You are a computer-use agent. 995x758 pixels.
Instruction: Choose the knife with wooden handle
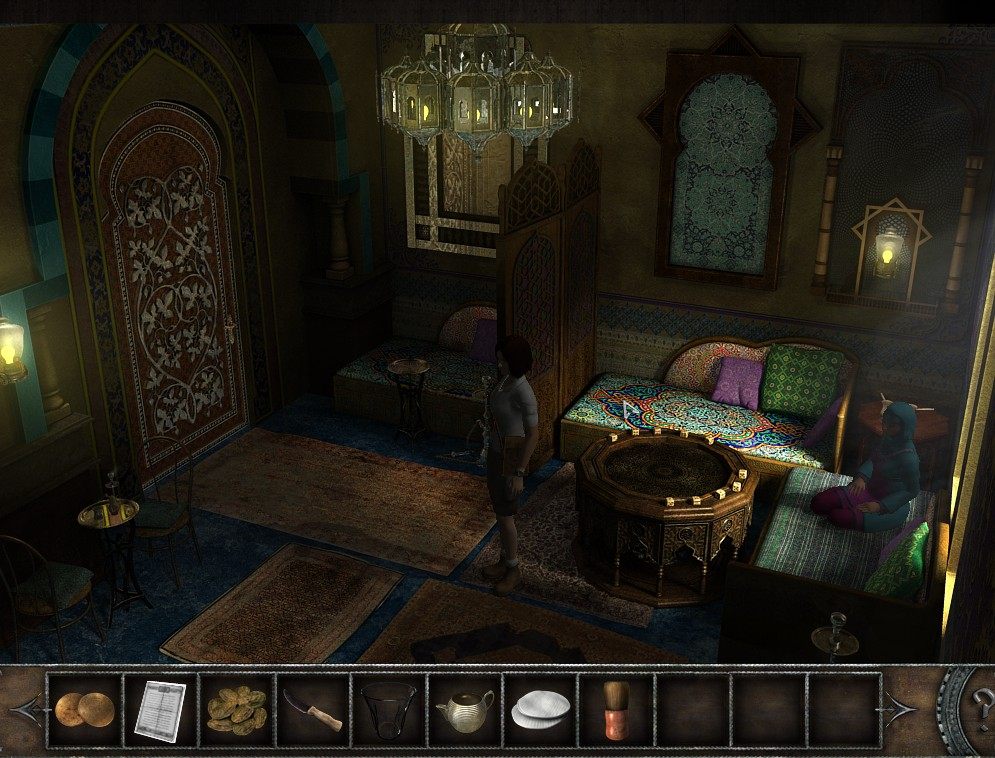coord(313,710)
